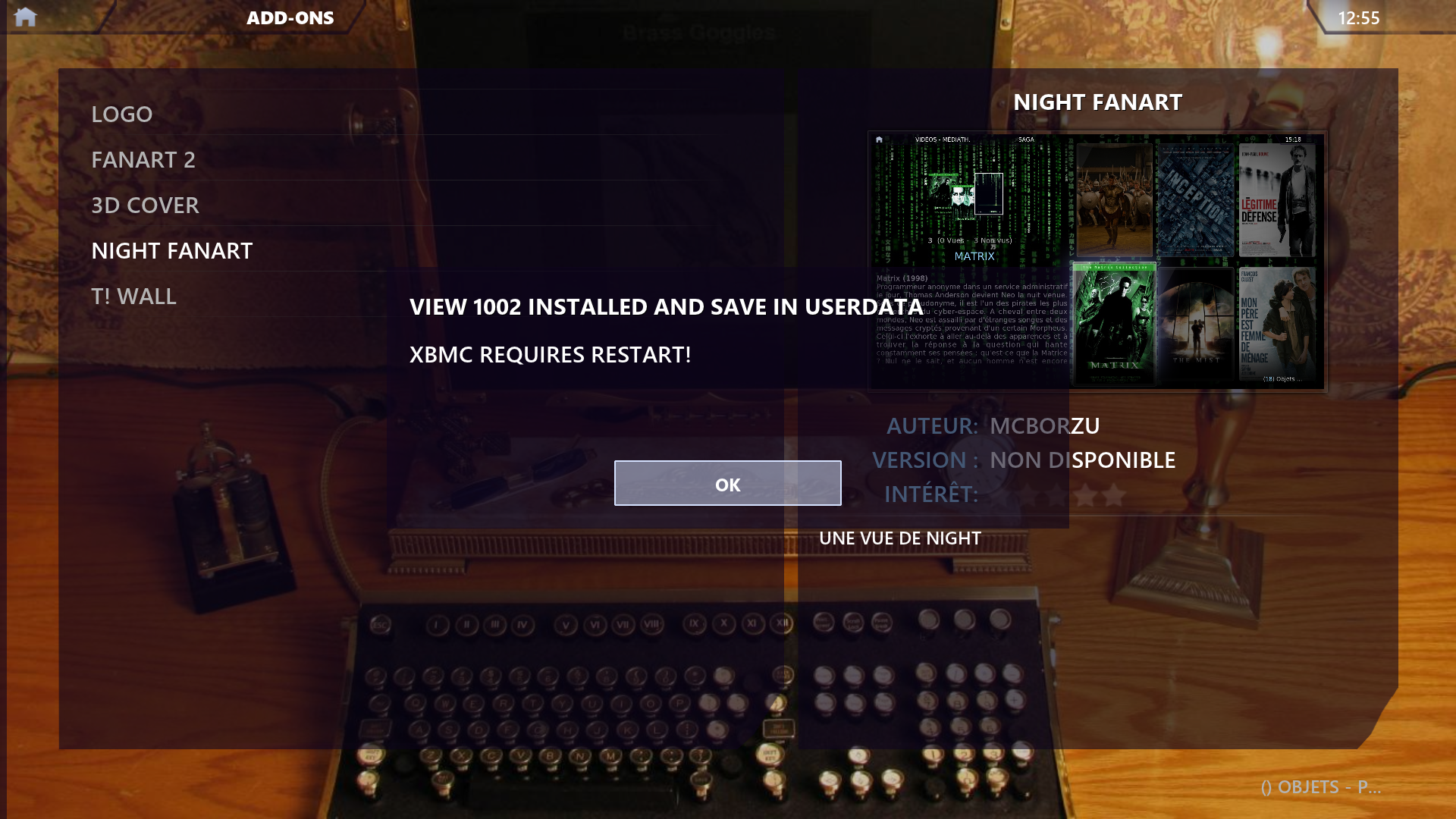Pick the T! WALL view entry
The width and height of the screenshot is (1456, 819).
[x=133, y=296]
